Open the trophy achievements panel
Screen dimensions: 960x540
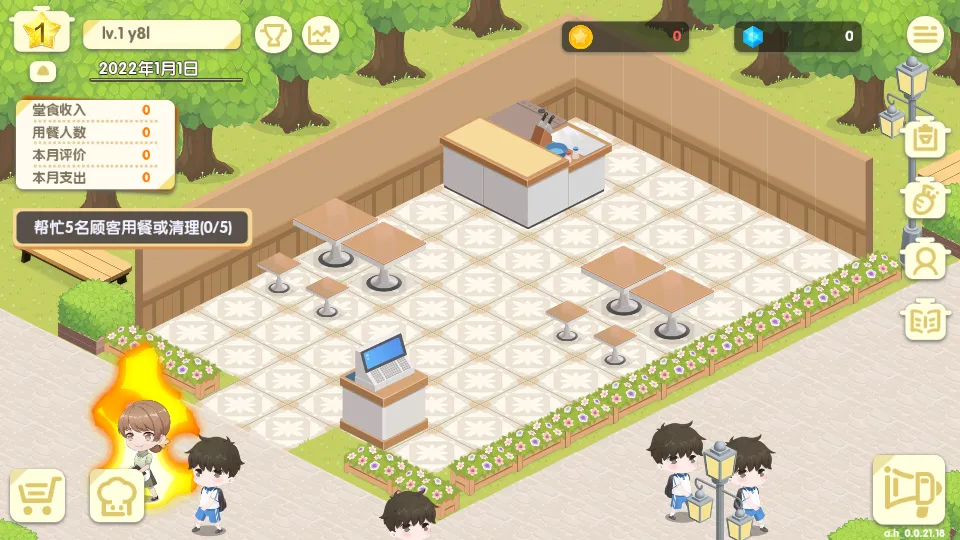pyautogui.click(x=273, y=36)
